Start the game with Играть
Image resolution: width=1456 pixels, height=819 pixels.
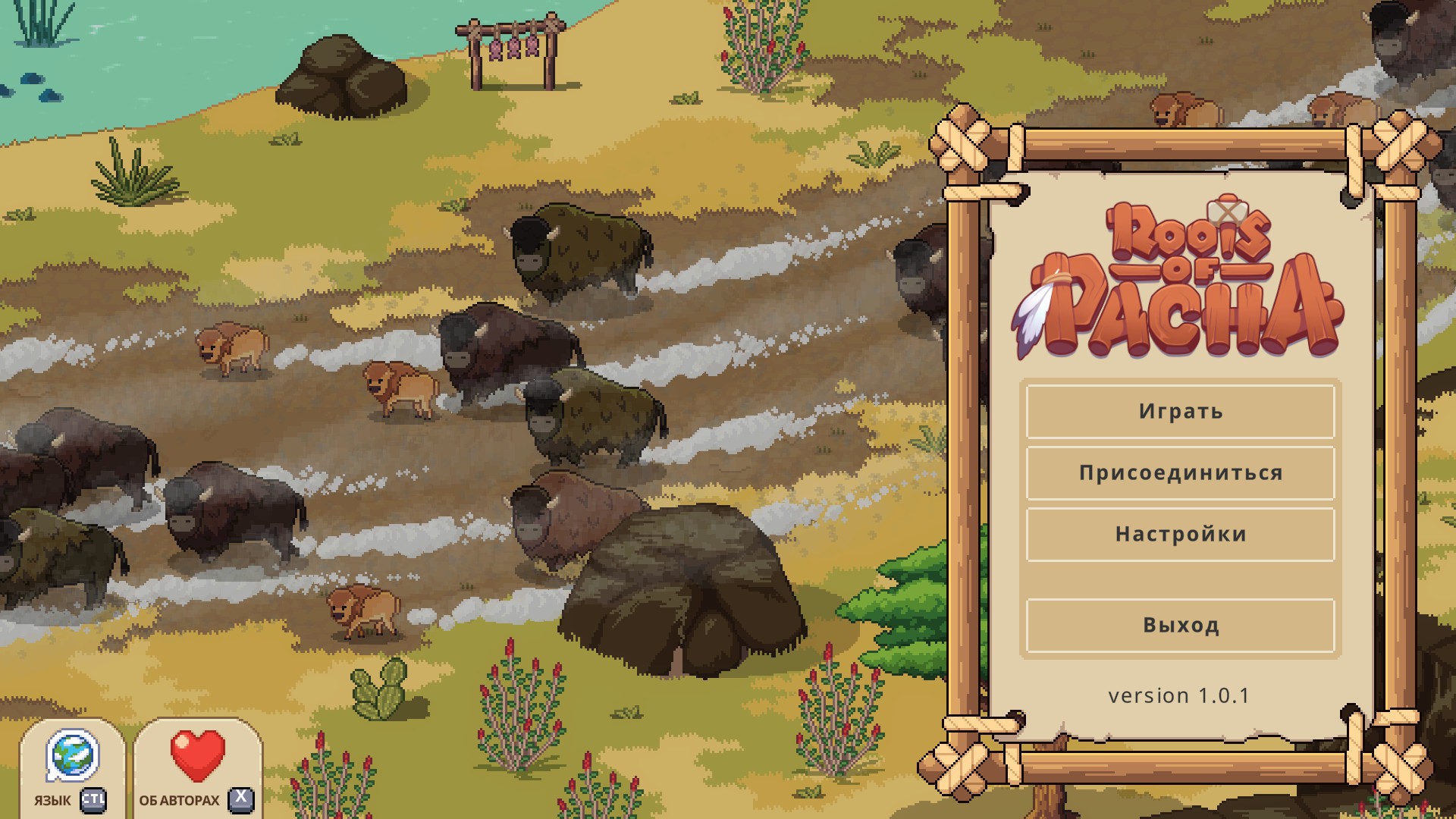pyautogui.click(x=1180, y=412)
